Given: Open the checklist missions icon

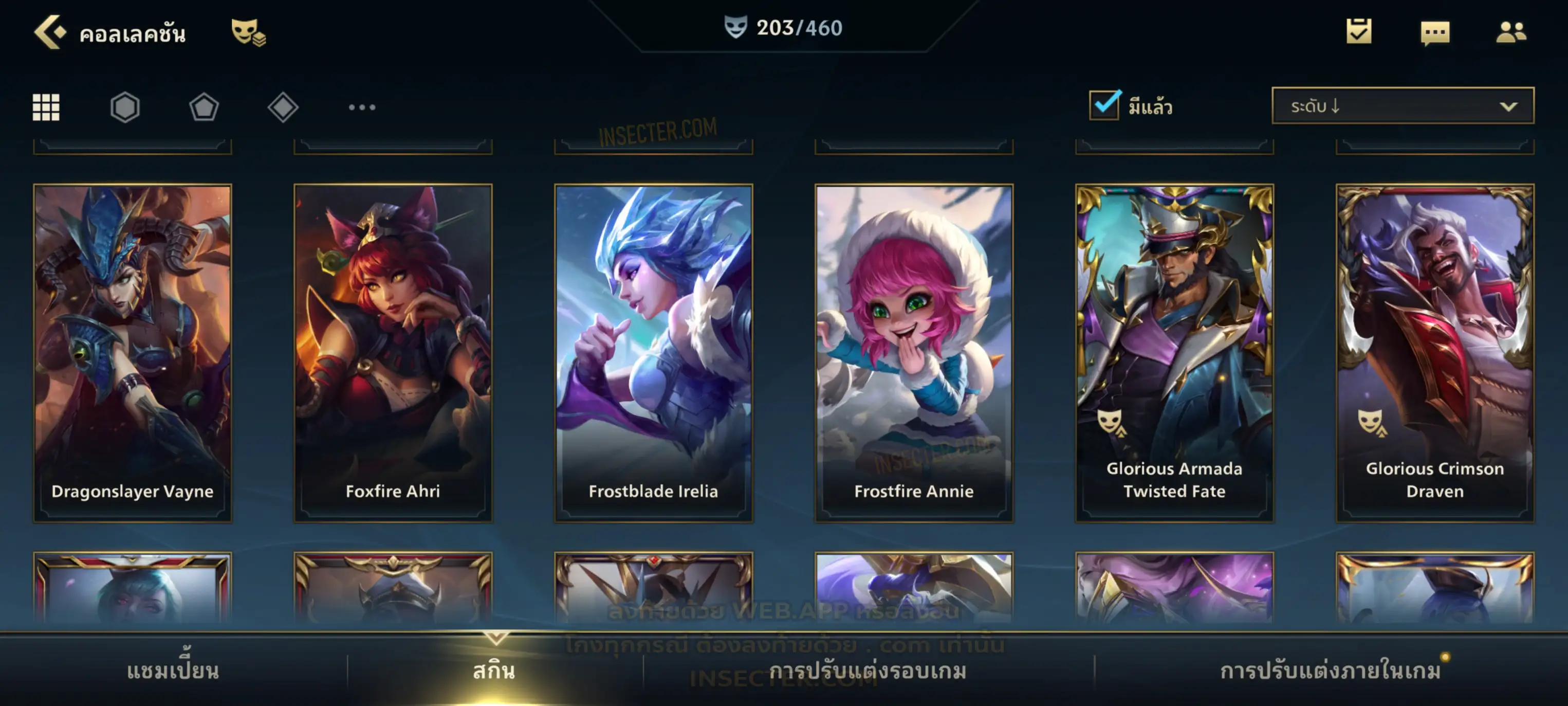Looking at the screenshot, I should pos(1359,31).
